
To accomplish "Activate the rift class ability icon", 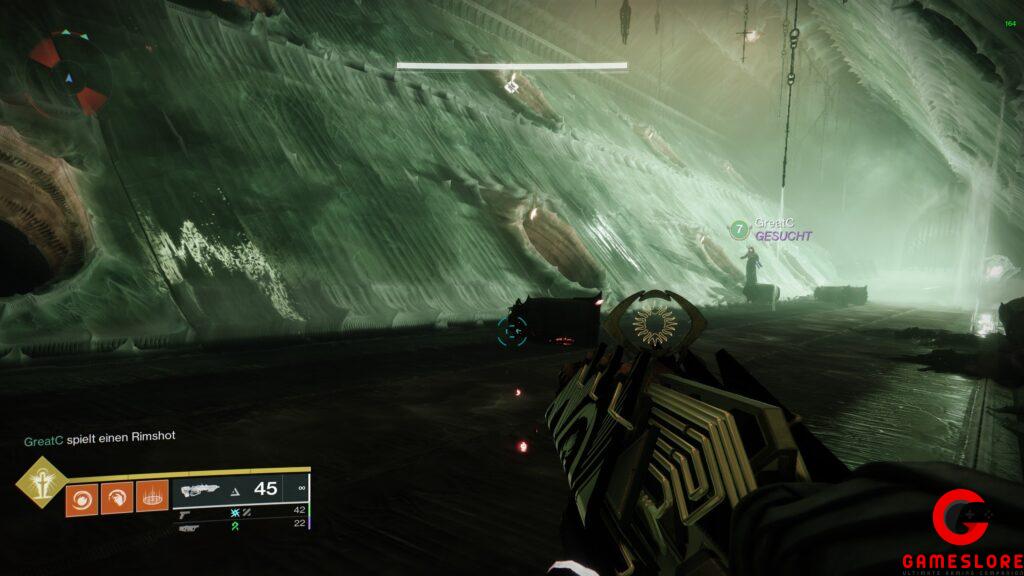I will pyautogui.click(x=150, y=497).
